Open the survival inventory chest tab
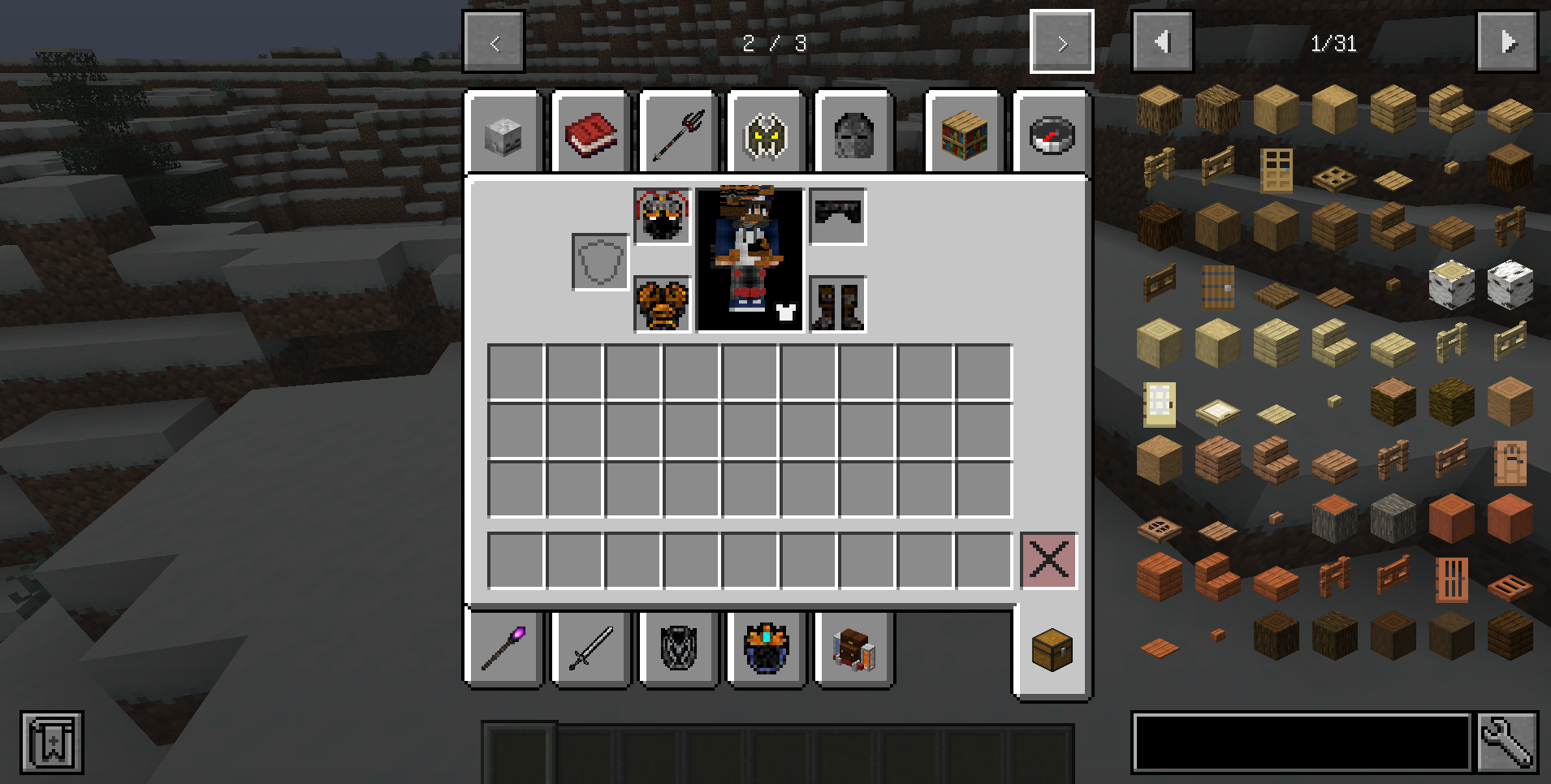 [x=1052, y=650]
